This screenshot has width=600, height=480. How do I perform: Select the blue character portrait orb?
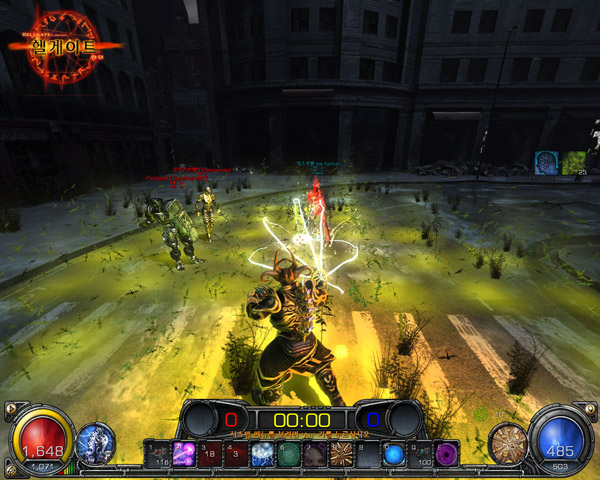pyautogui.click(x=94, y=443)
